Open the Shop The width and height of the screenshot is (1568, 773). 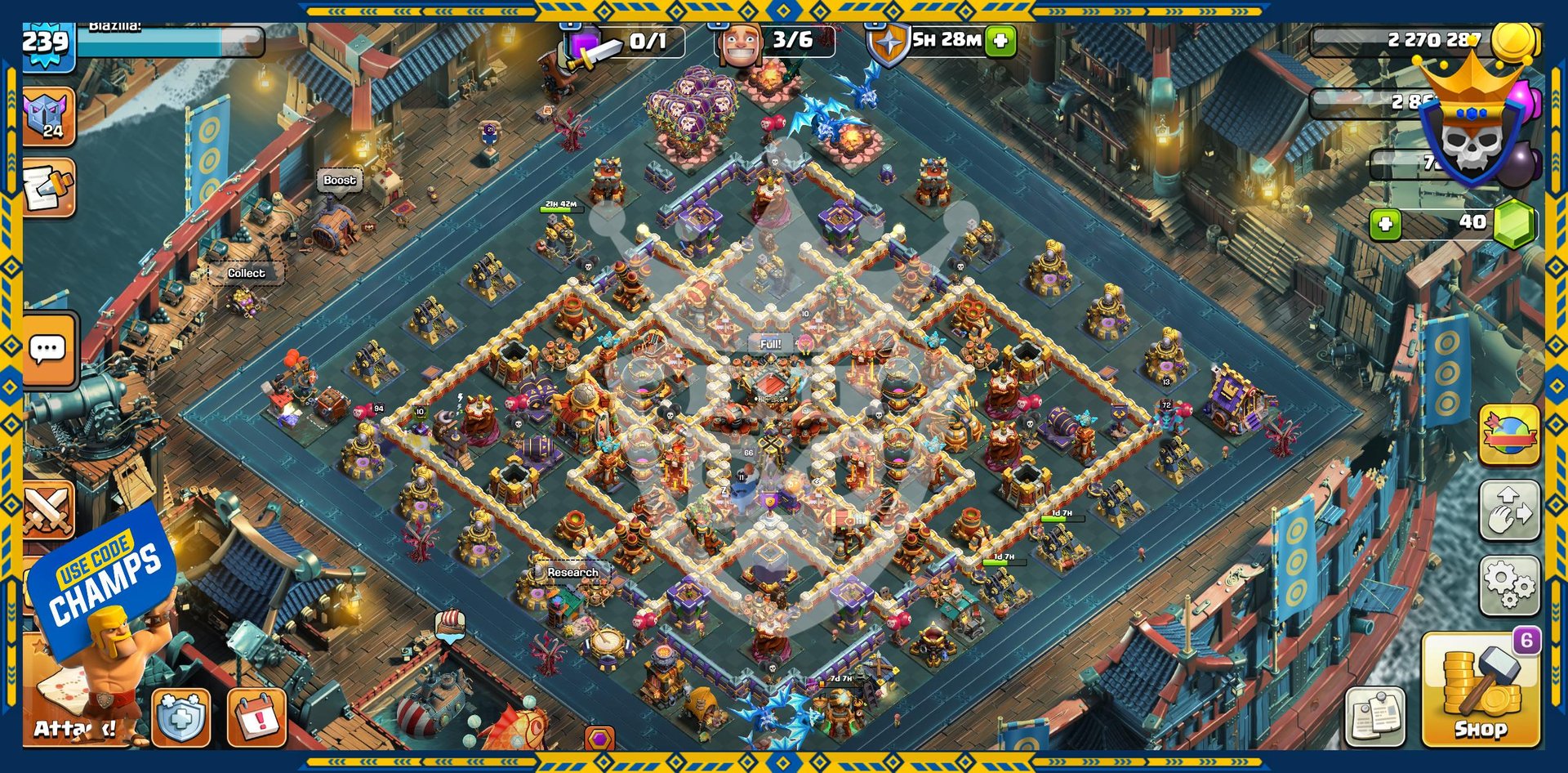[x=1480, y=690]
